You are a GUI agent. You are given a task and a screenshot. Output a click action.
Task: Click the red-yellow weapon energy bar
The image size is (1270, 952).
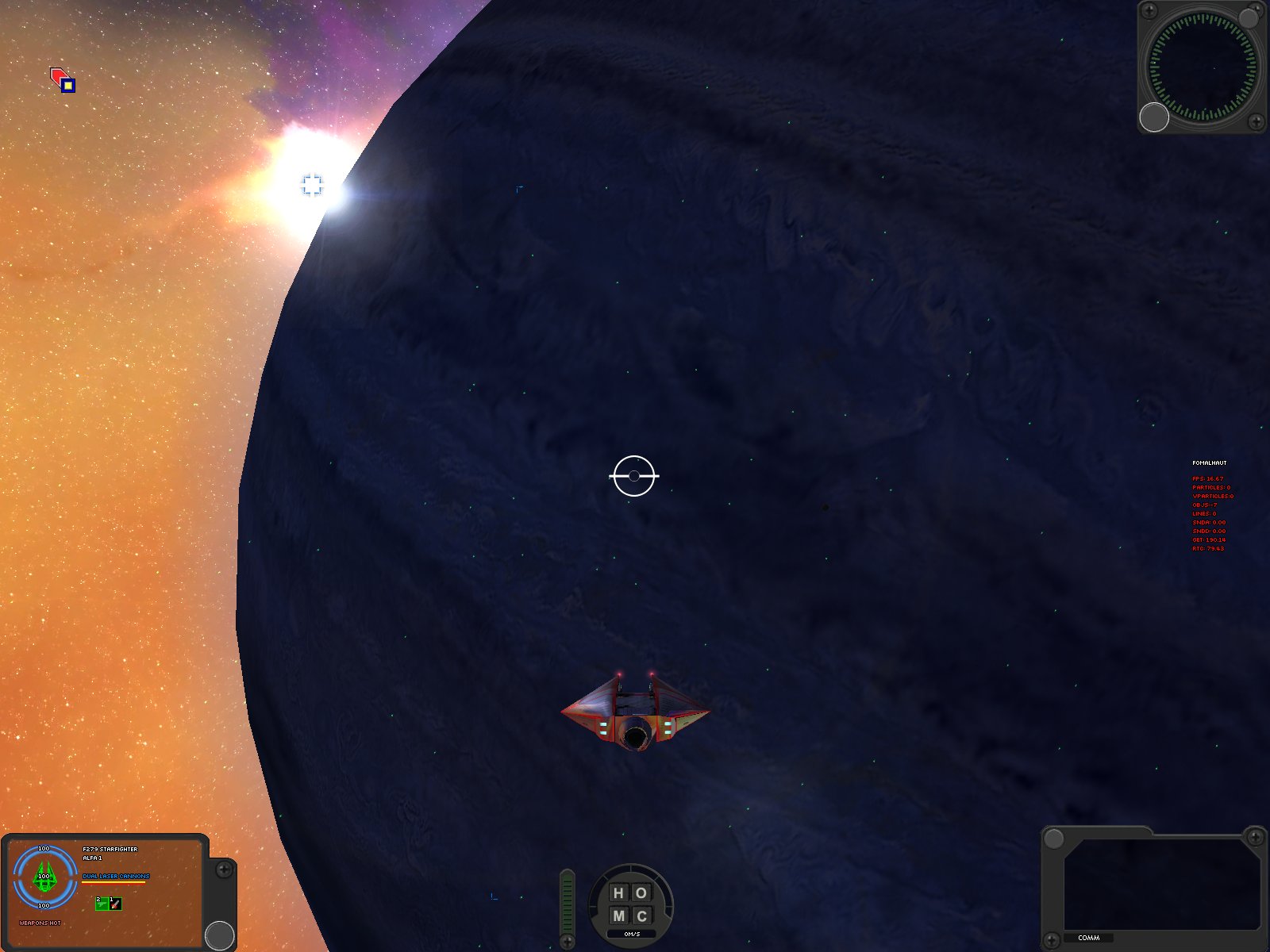[114, 882]
